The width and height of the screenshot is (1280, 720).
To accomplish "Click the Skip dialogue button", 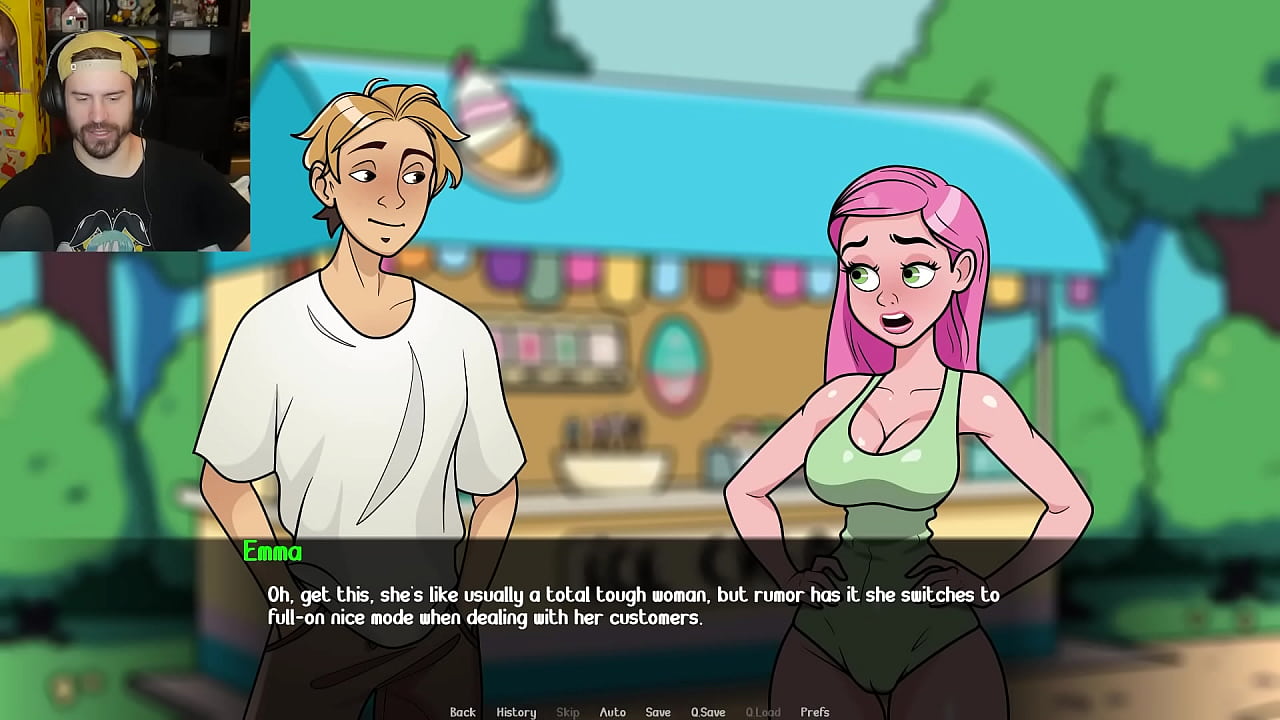I will click(567, 712).
